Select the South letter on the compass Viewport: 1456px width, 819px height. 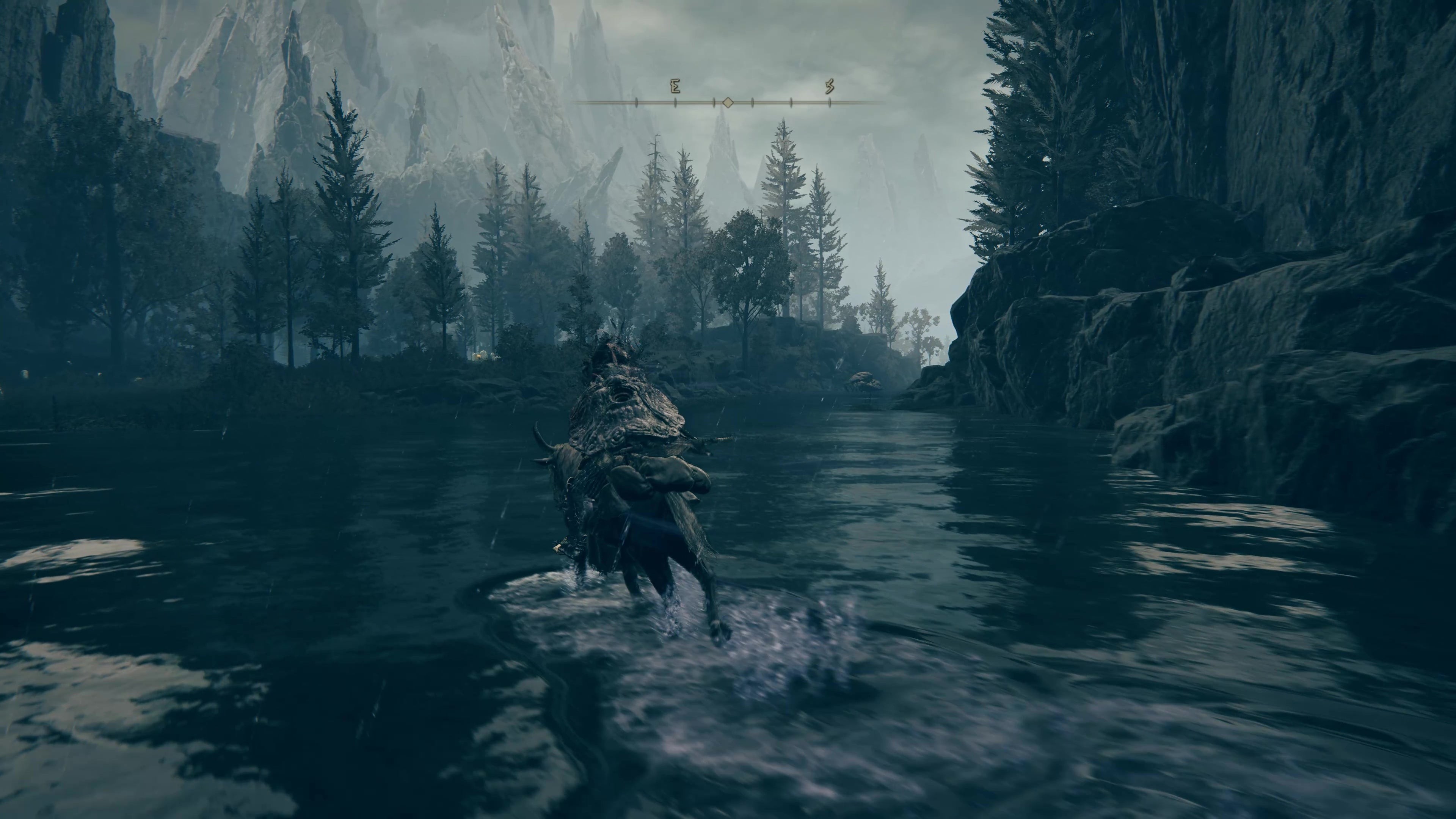[830, 87]
